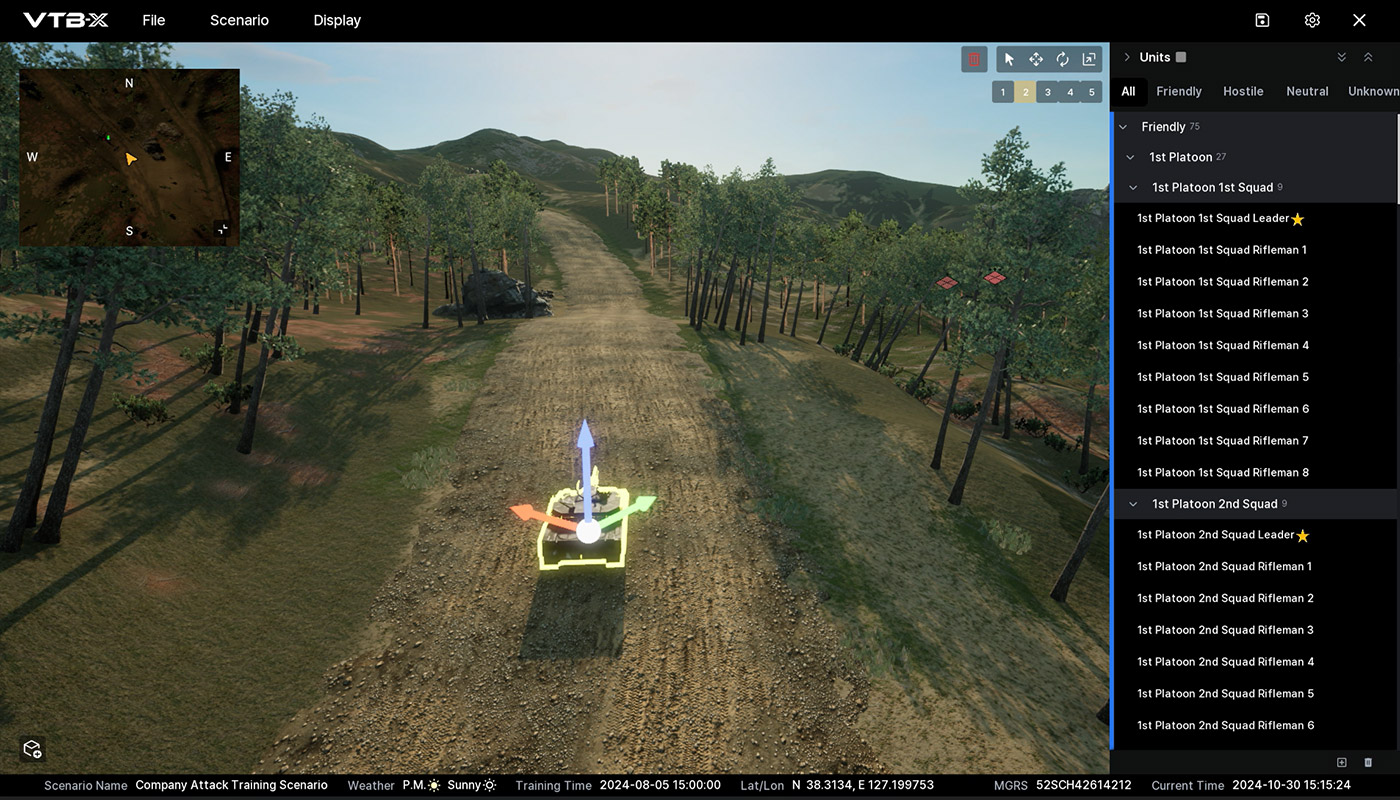Open the Display menu
Image resolution: width=1400 pixels, height=800 pixels.
337,20
